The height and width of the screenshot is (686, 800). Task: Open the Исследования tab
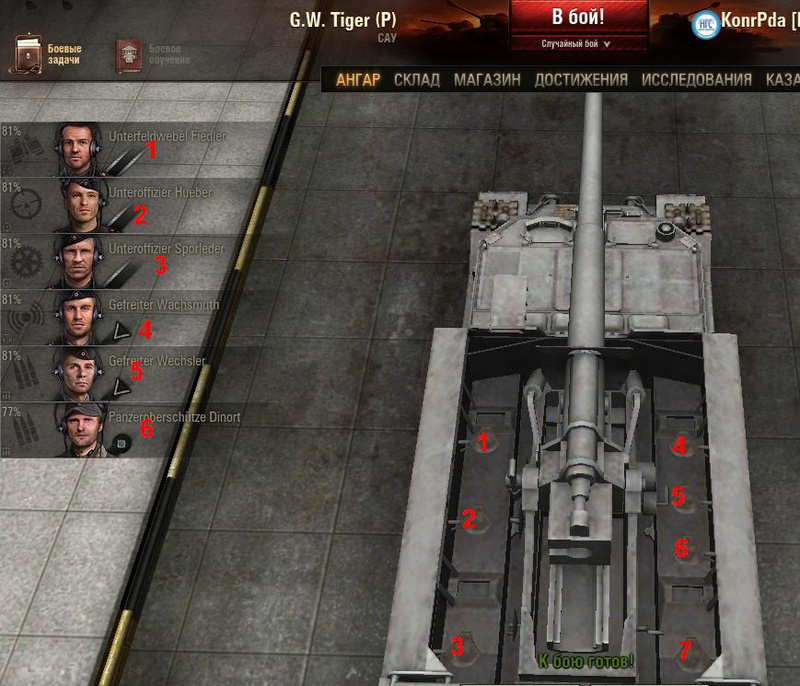[x=696, y=80]
